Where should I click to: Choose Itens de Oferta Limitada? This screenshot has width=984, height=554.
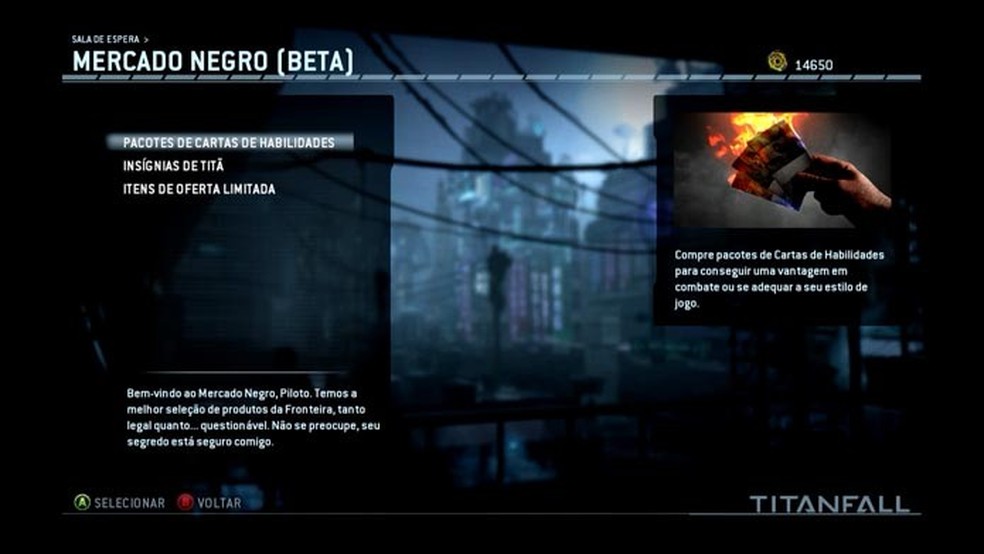(x=199, y=189)
